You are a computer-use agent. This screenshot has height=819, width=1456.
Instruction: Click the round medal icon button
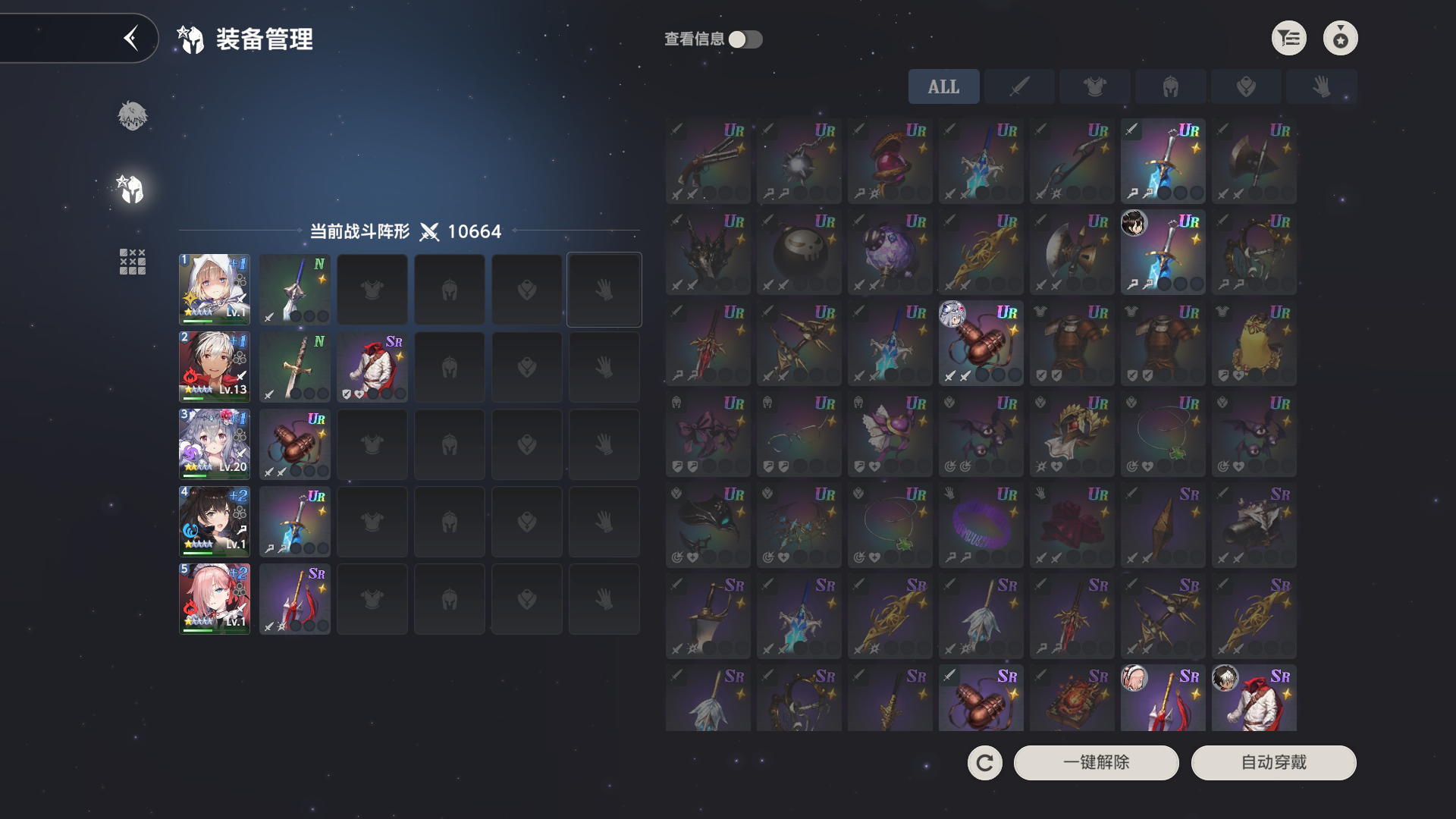[1340, 39]
